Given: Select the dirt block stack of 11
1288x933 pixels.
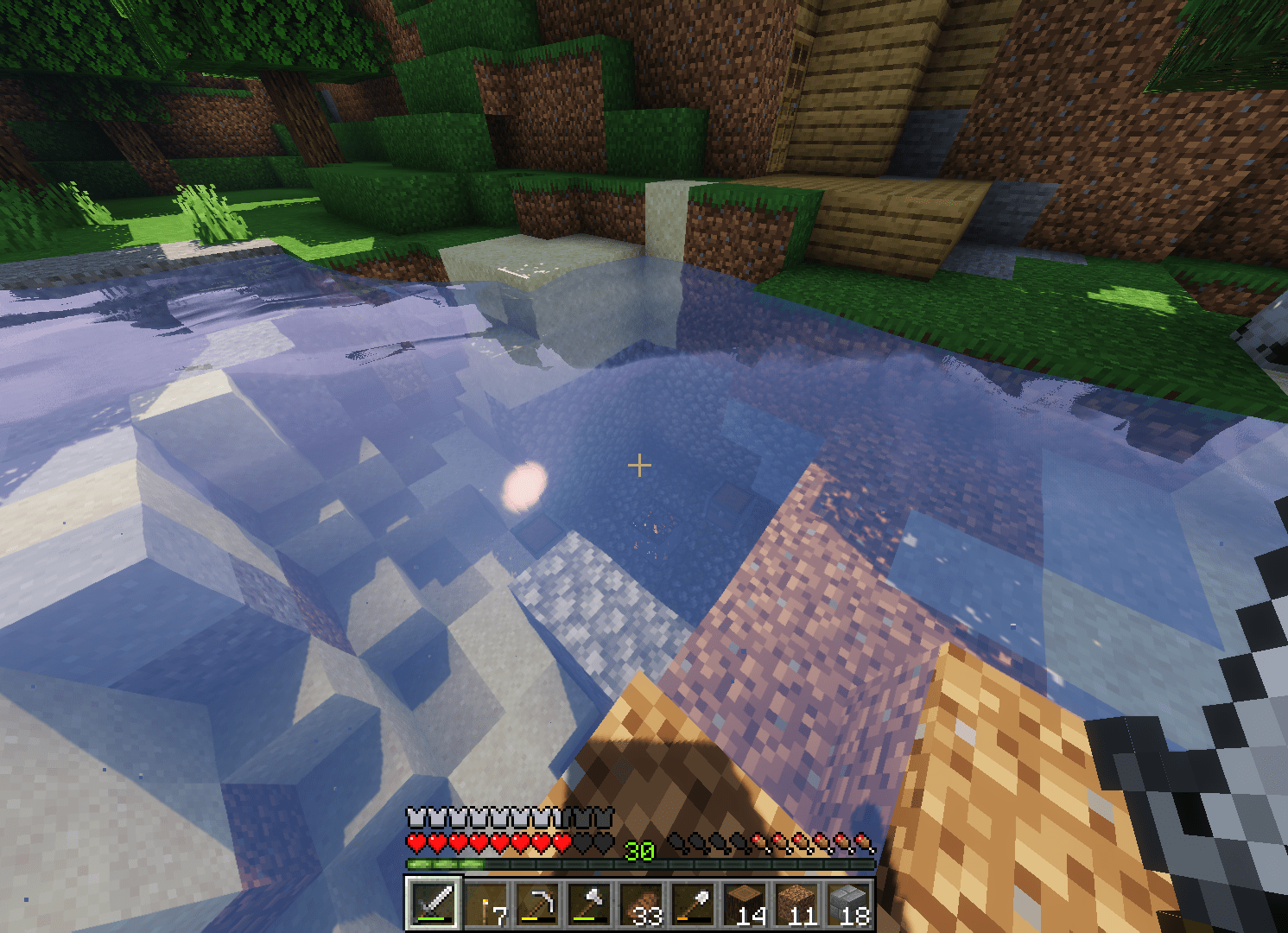Looking at the screenshot, I should [795, 905].
